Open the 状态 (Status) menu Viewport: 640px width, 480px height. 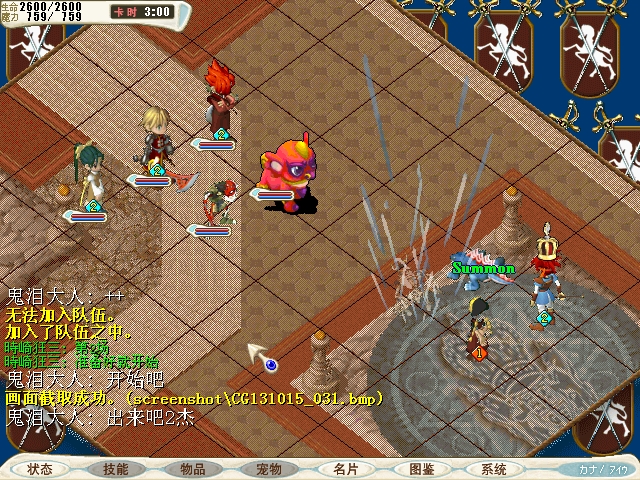pos(40,469)
